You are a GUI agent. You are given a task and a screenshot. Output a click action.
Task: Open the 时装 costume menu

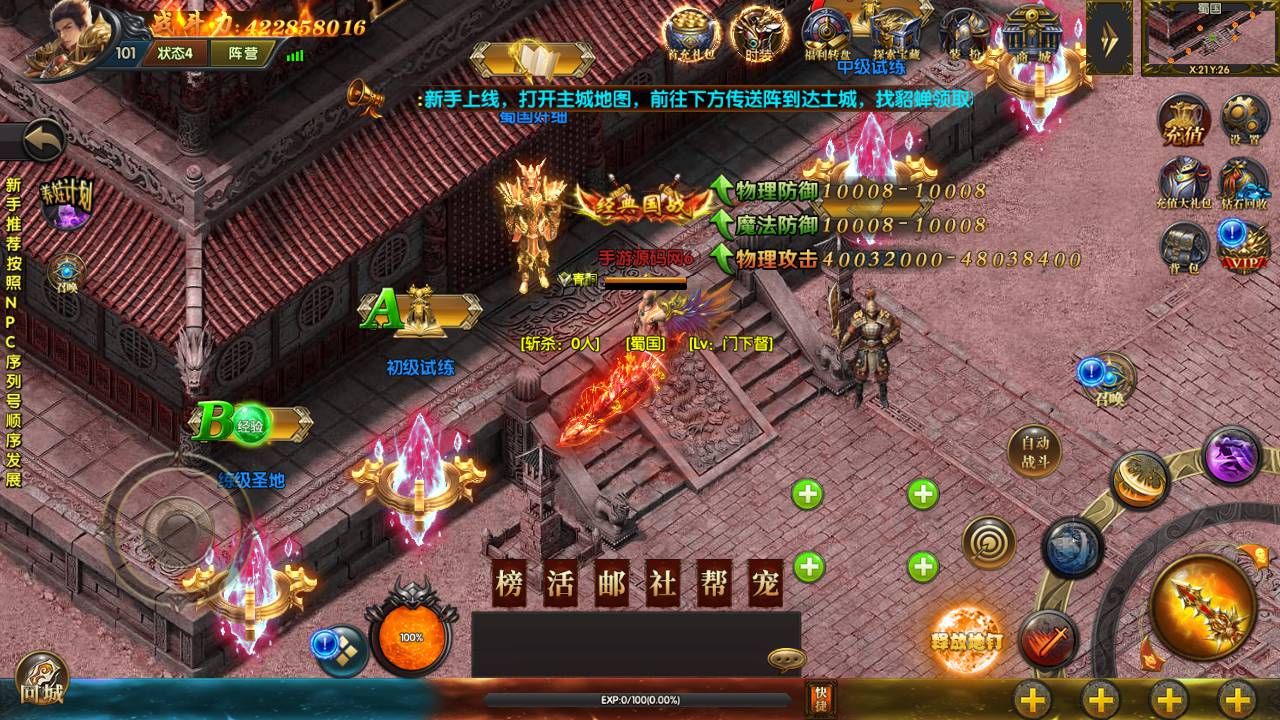[757, 34]
